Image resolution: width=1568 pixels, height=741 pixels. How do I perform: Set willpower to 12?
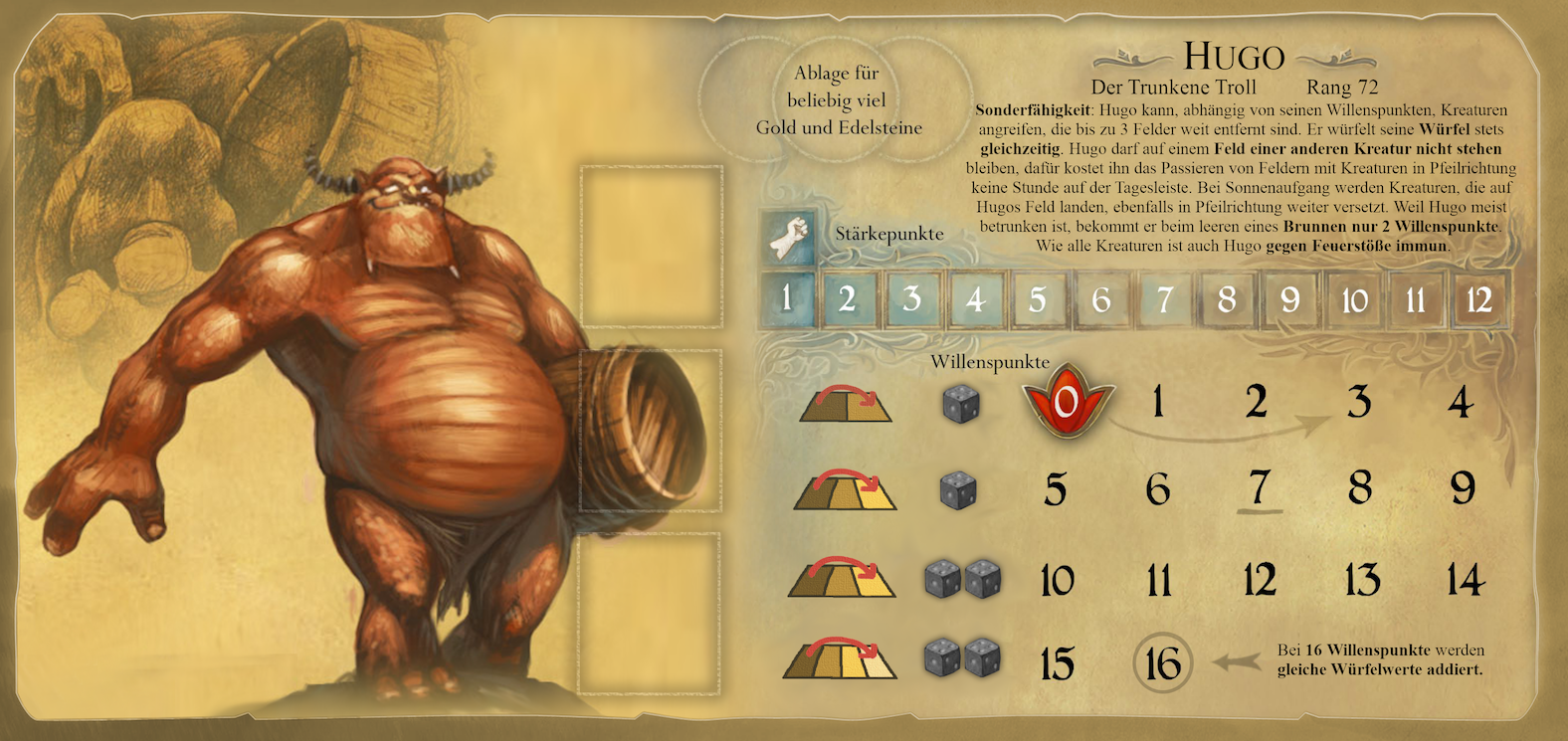pos(1259,580)
